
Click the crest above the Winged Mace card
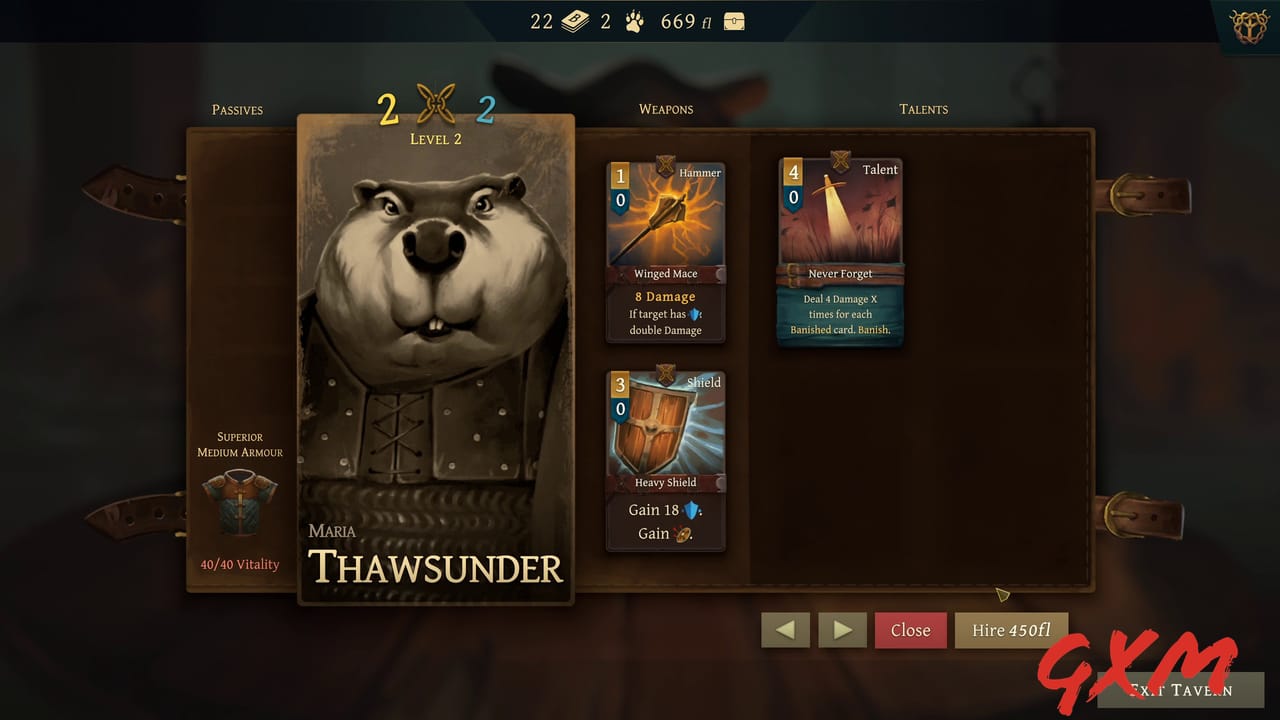[666, 160]
